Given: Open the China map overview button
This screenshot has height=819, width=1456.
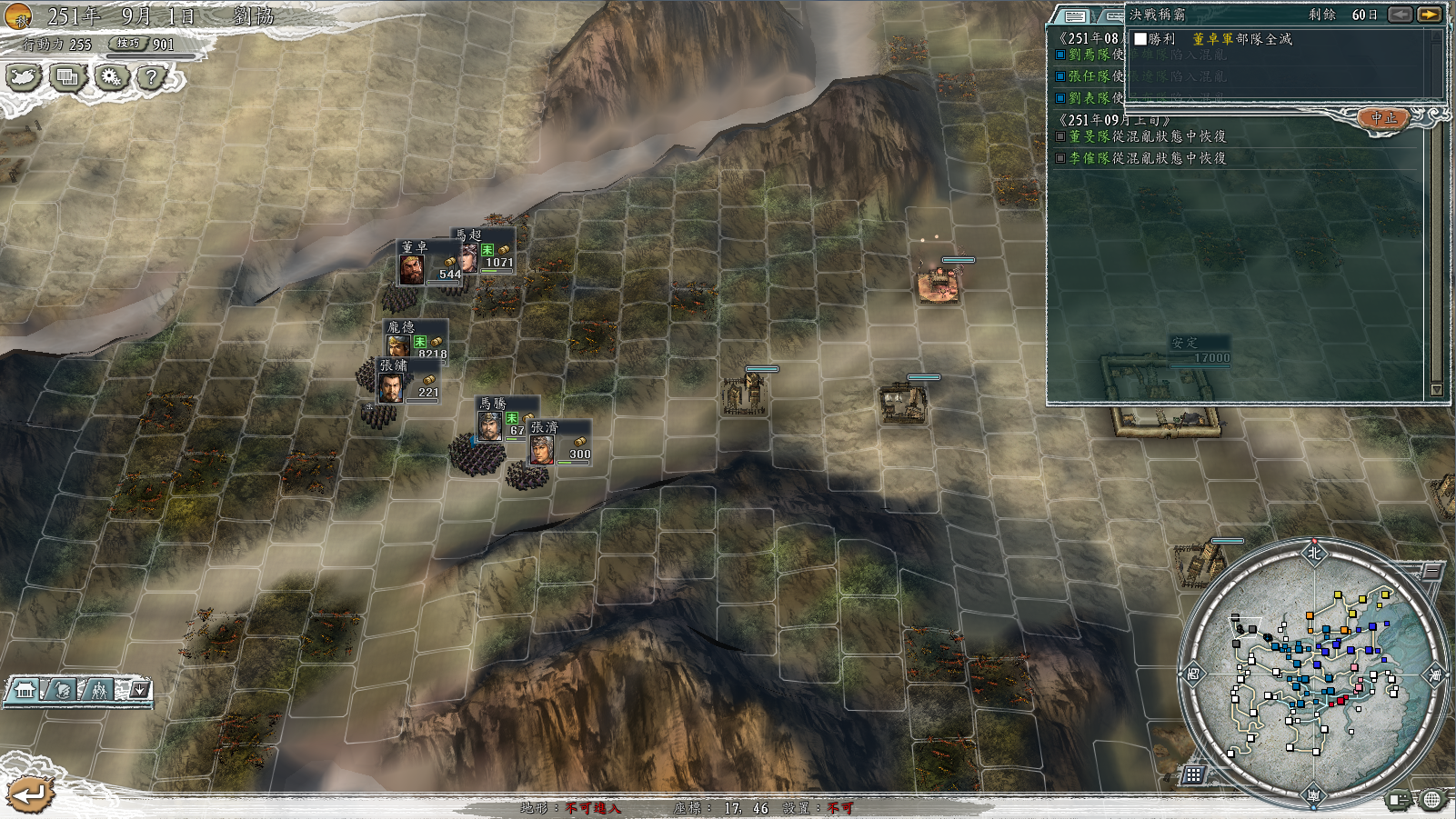Looking at the screenshot, I should click(23, 77).
